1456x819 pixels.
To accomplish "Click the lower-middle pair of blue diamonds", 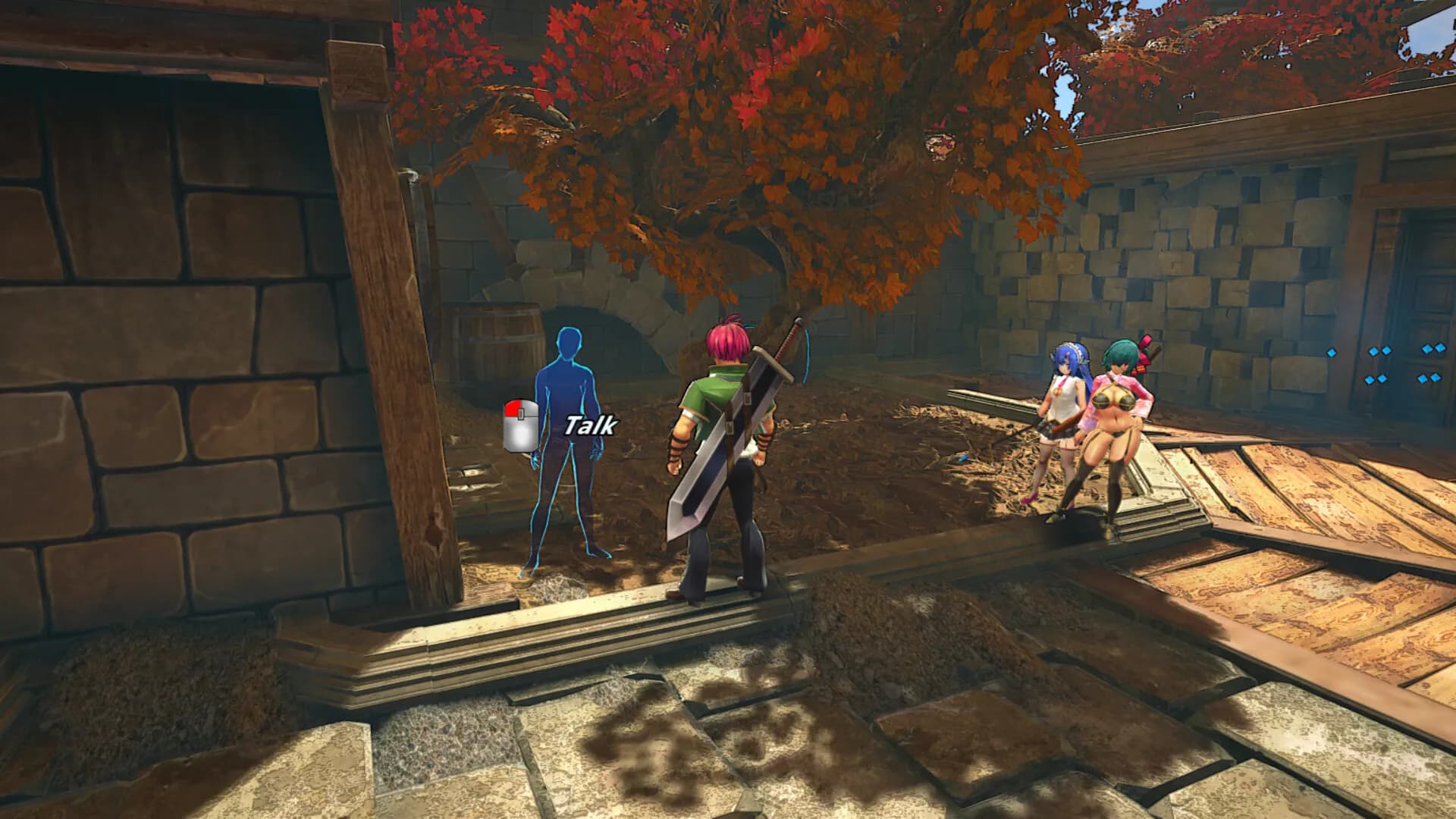I will point(1377,380).
